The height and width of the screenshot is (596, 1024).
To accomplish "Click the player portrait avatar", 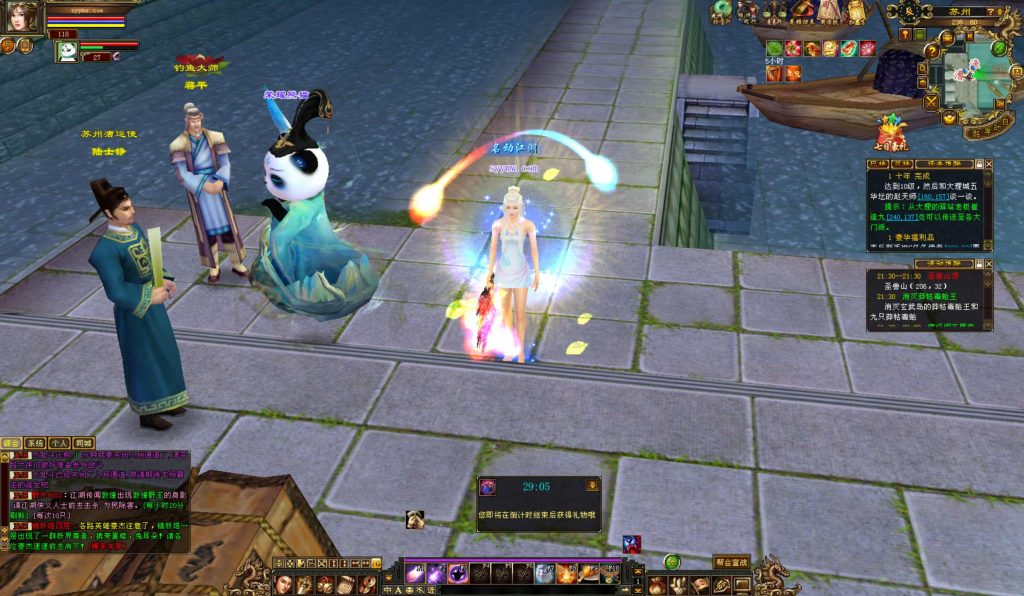I will (25, 15).
